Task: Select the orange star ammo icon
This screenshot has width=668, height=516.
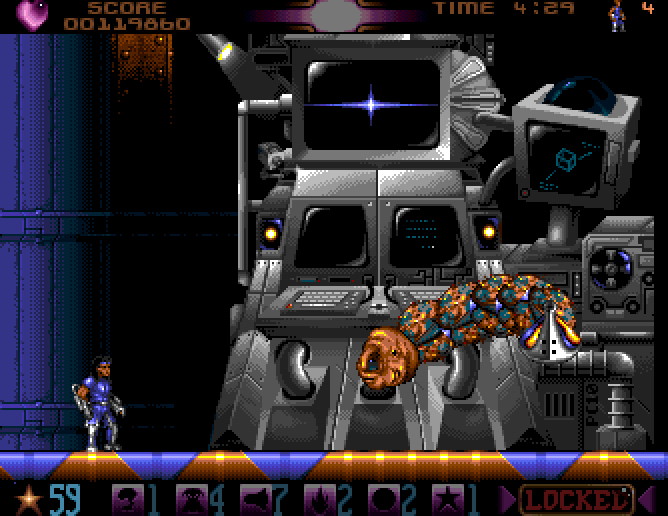Action: pos(30,497)
